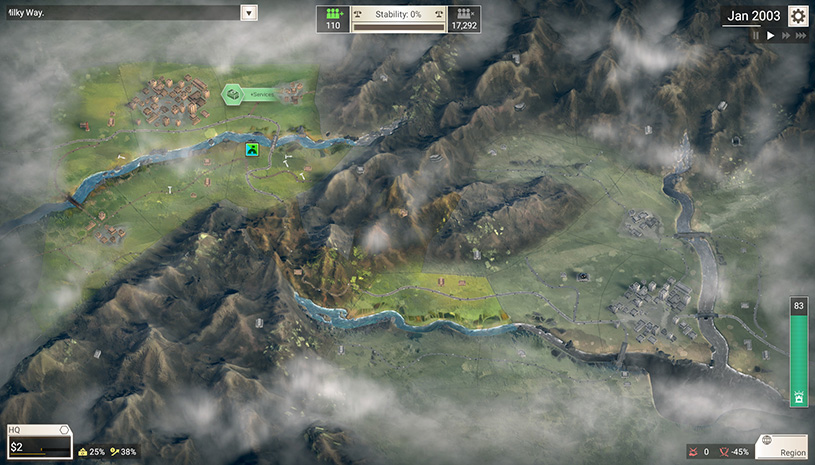The image size is (815, 465).
Task: Show the supporters count panel
Action: point(334,19)
